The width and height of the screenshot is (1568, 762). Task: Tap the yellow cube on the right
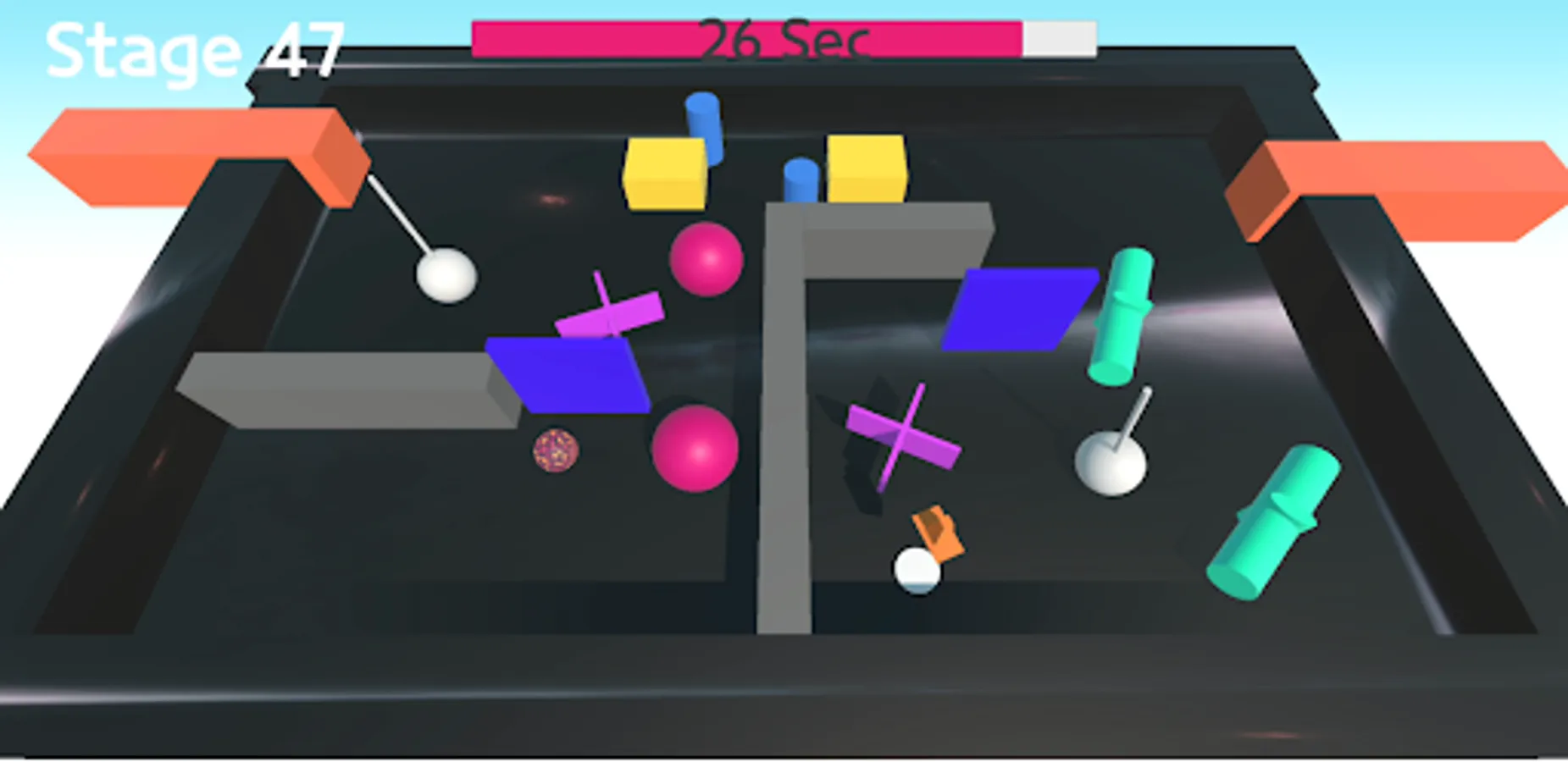click(x=864, y=167)
